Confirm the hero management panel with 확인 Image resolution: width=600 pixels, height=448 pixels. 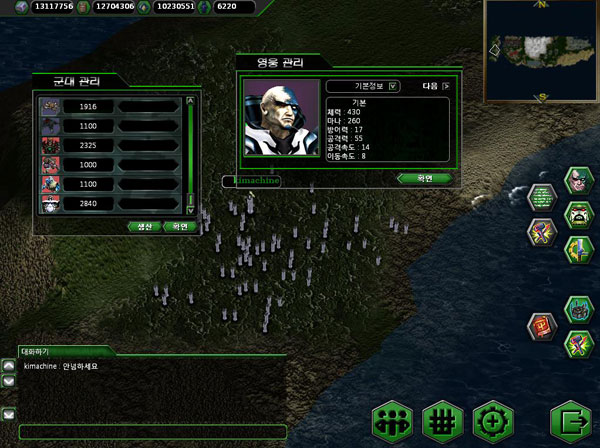pos(423,178)
